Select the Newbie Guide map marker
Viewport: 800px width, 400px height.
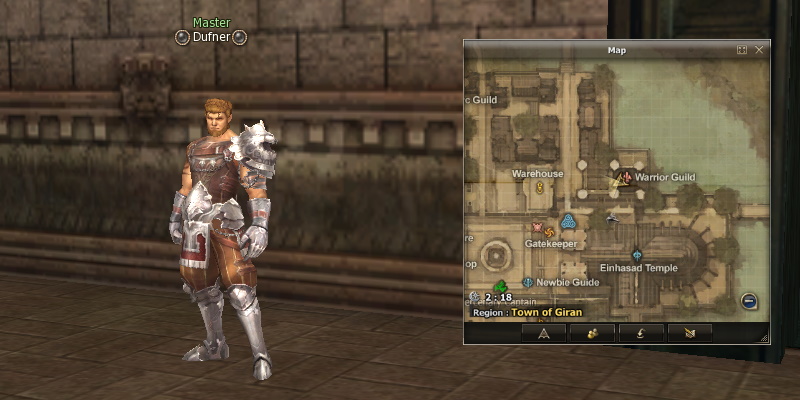527,282
